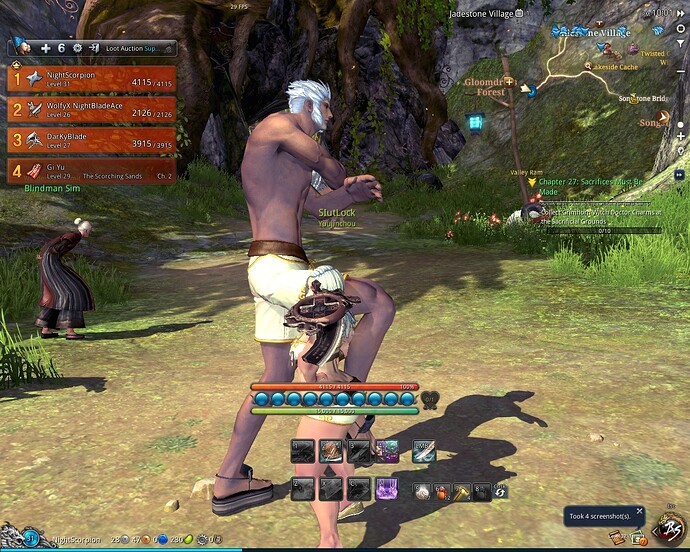Select party member NightScorpion
The height and width of the screenshot is (552, 690).
pos(91,79)
